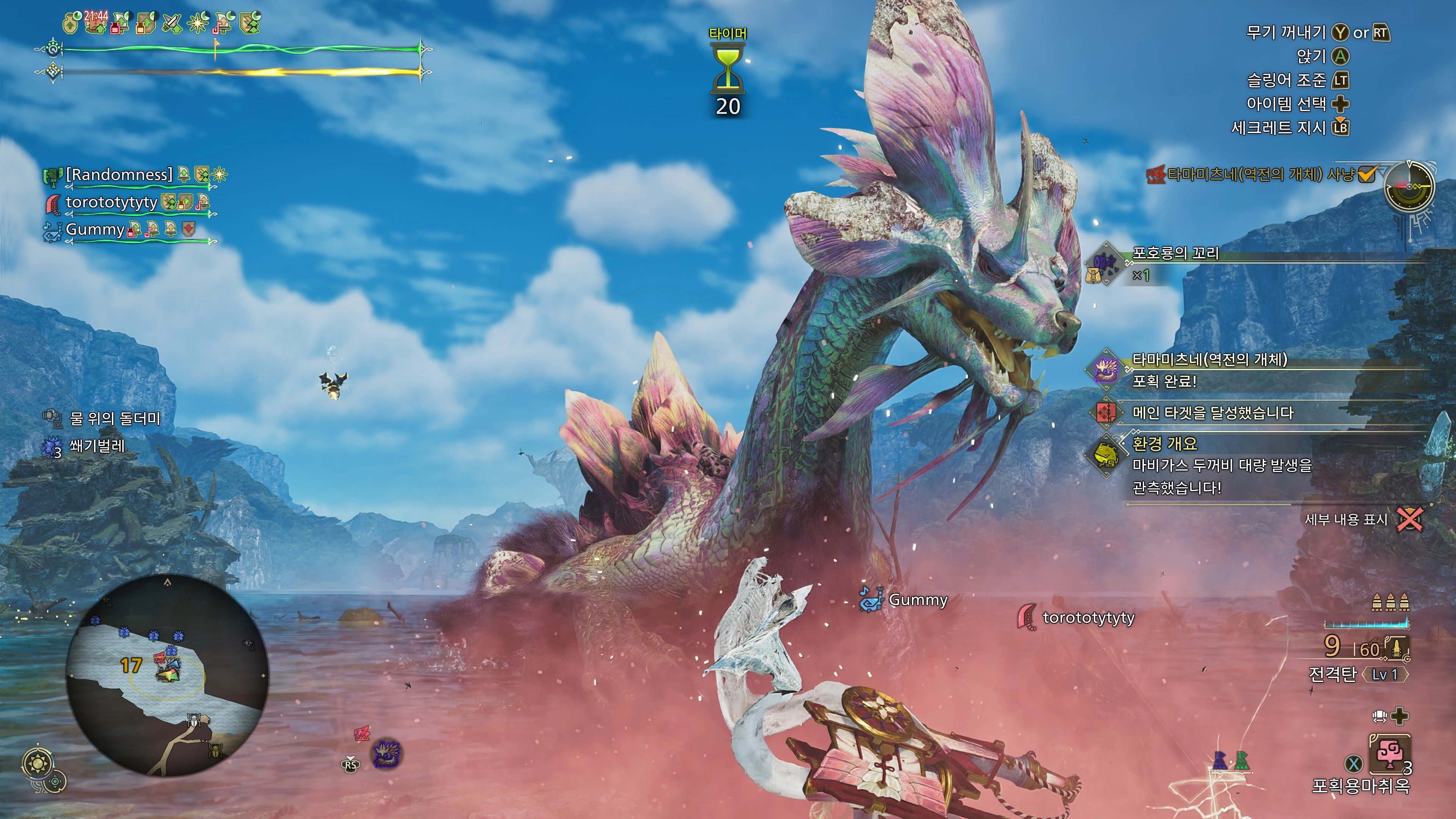Image resolution: width=1456 pixels, height=819 pixels.
Task: Select the 쐐기벌레 tracker entry
Action: pyautogui.click(x=96, y=446)
